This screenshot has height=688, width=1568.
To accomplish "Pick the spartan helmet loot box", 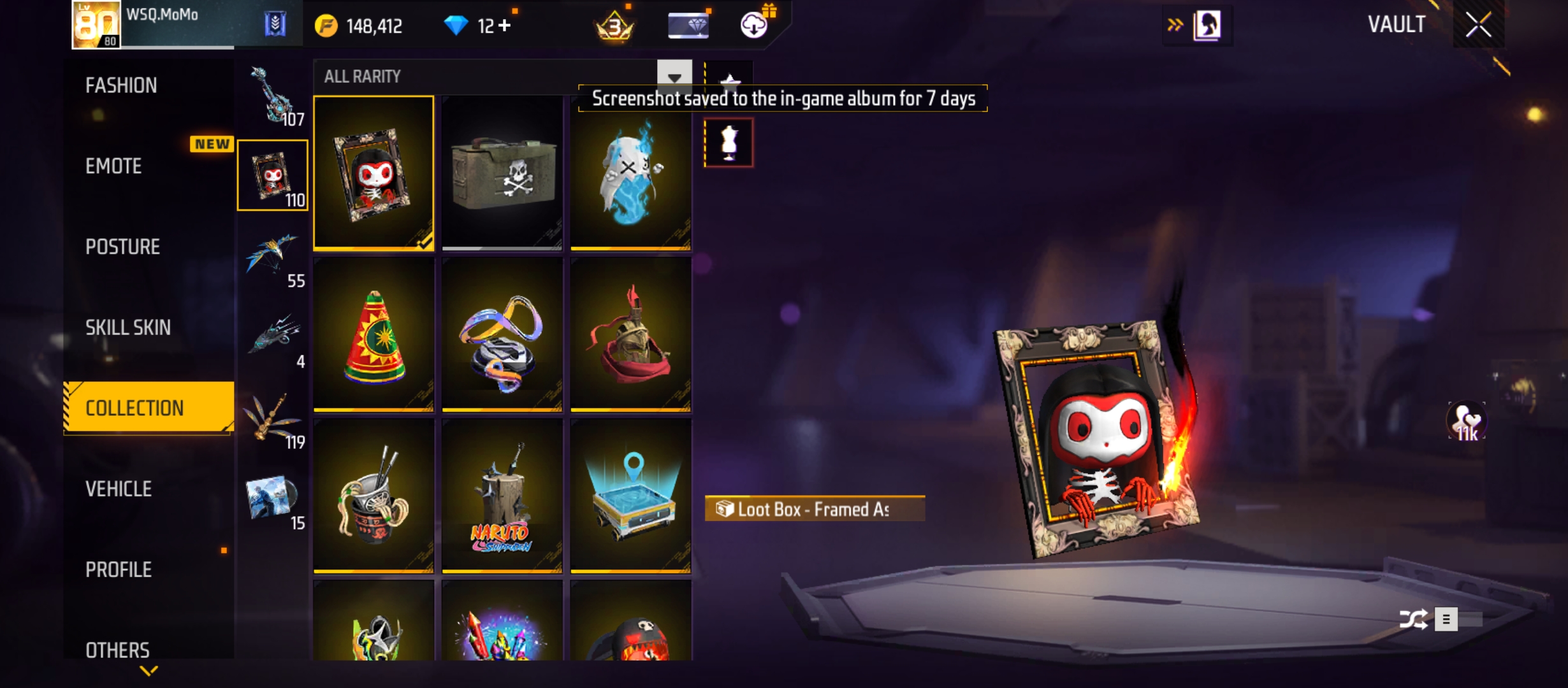I will coord(630,334).
